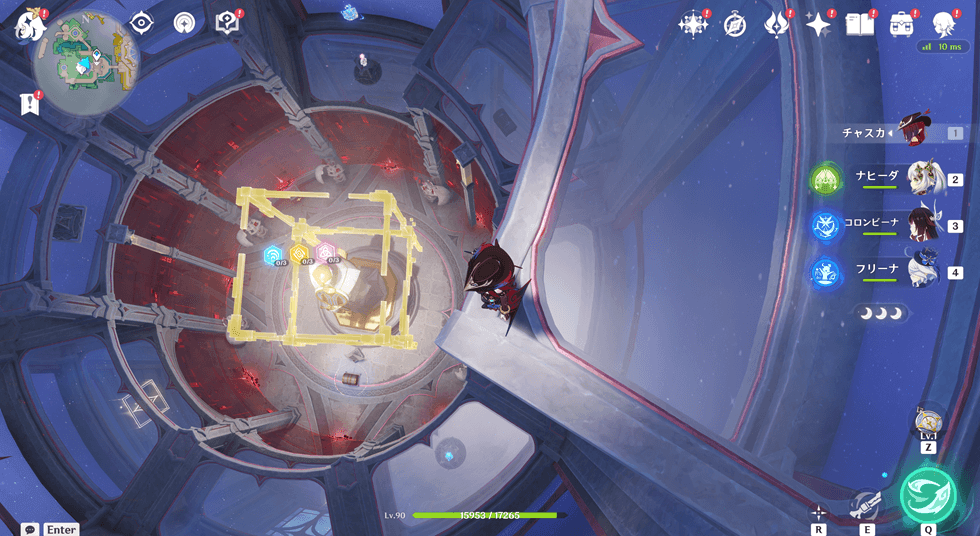Open the character profile head icon
This screenshot has width=980, height=536.
pyautogui.click(x=943, y=24)
